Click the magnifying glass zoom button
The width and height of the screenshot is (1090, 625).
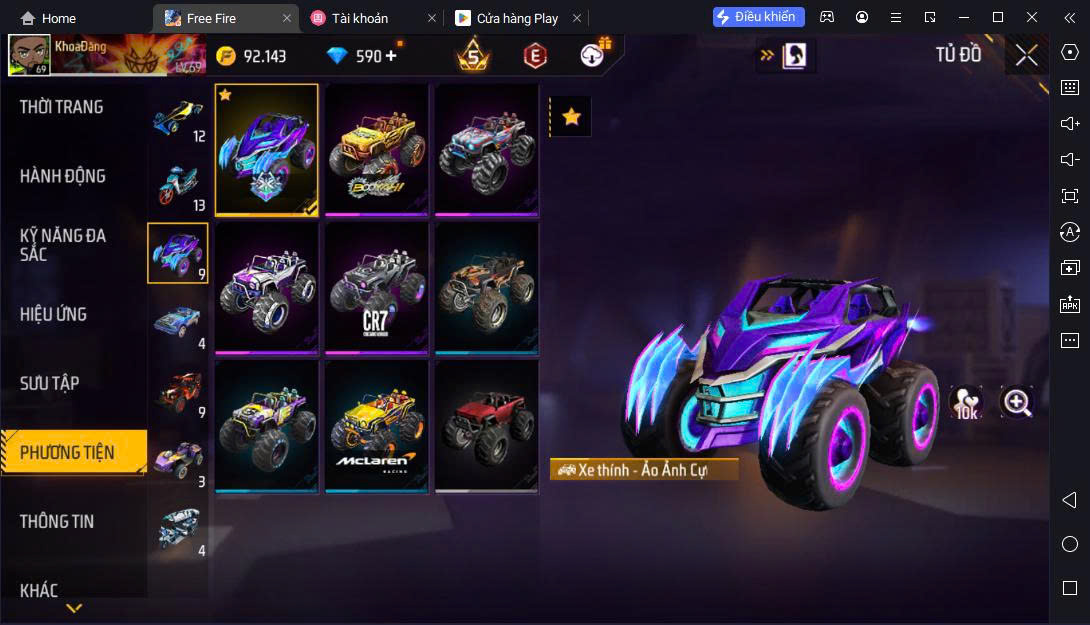[1017, 402]
